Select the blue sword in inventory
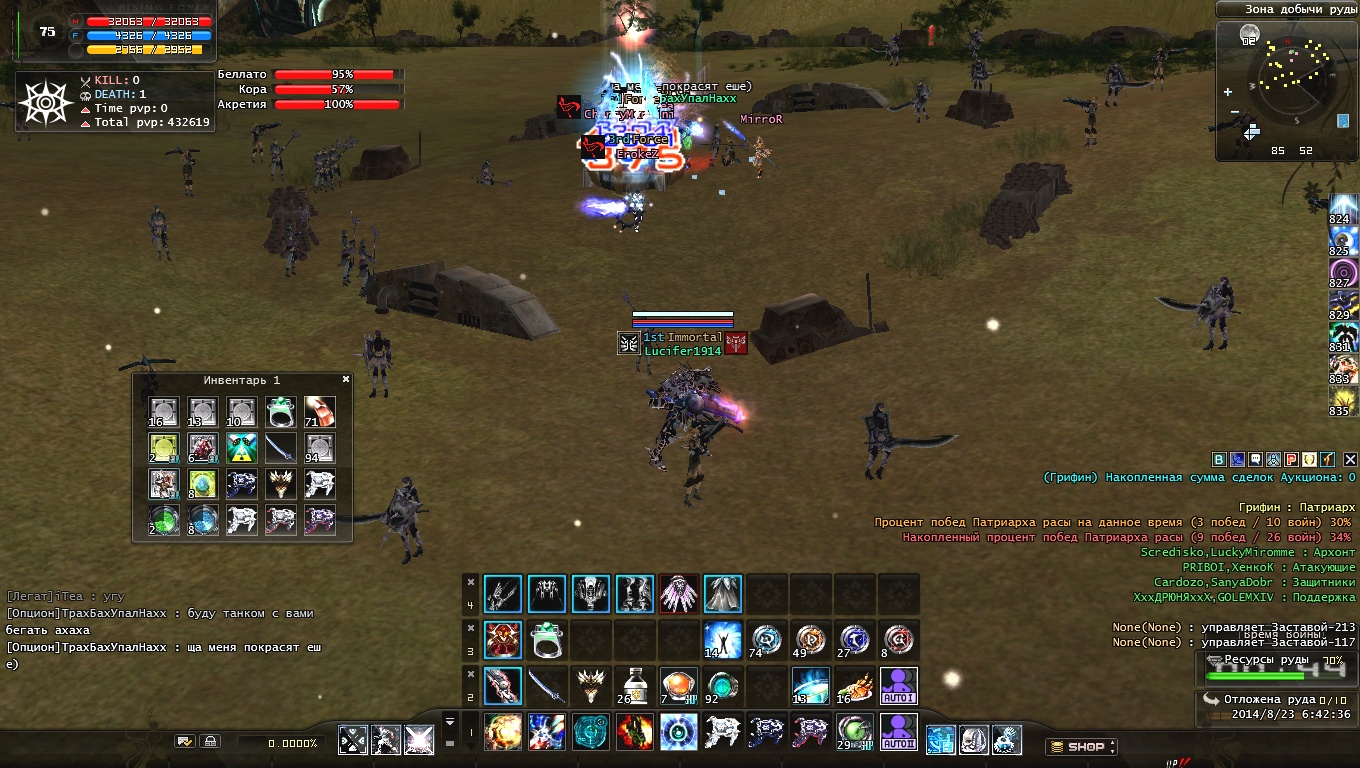The height and width of the screenshot is (768, 1360). (x=281, y=448)
